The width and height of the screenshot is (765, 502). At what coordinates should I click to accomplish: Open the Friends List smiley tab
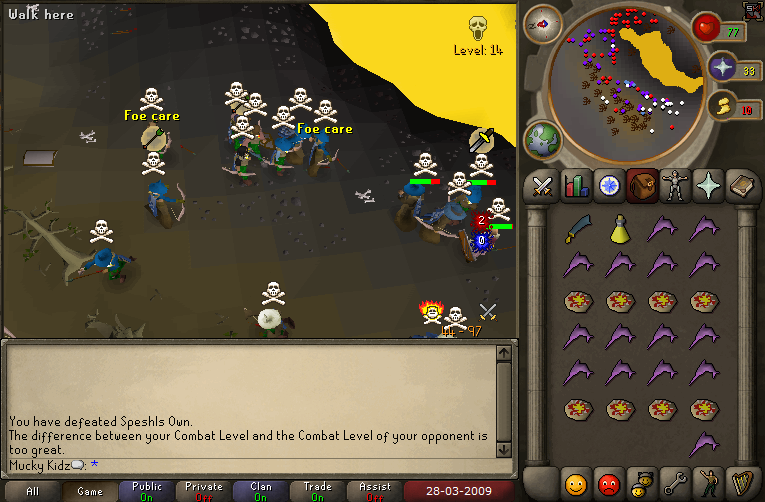tap(575, 482)
